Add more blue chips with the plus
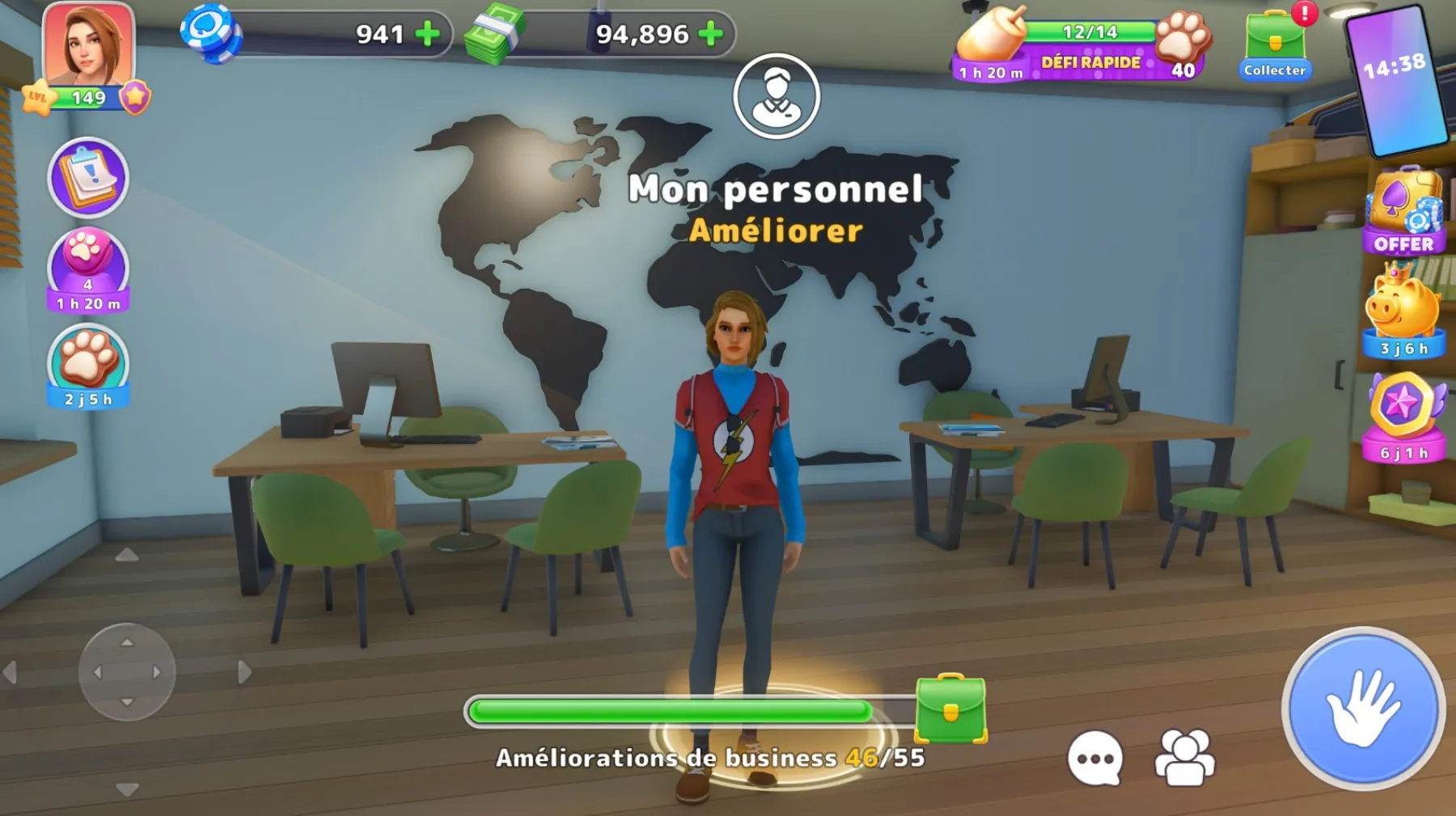Image resolution: width=1456 pixels, height=816 pixels. coord(427,34)
